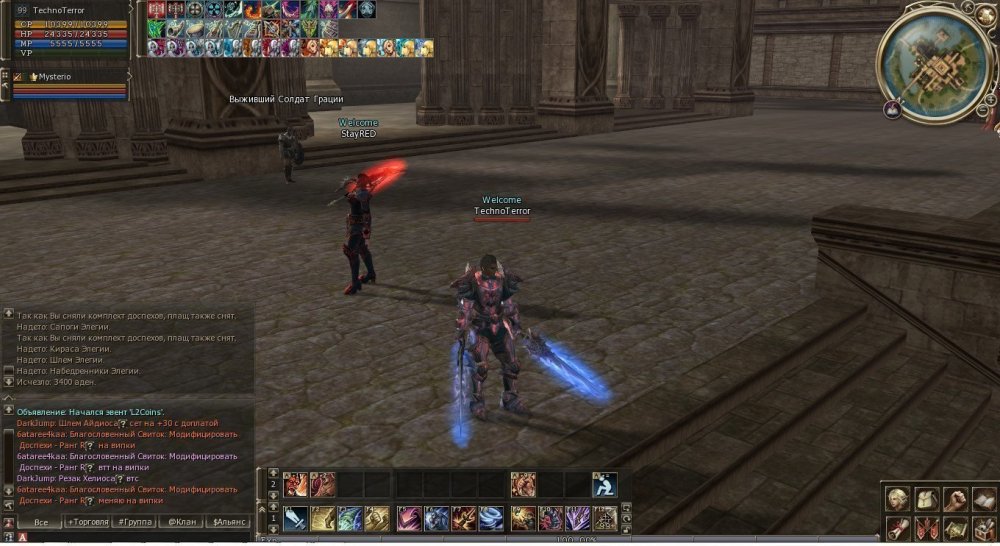Open the character status menu icon
1000x546 pixels.
click(898, 498)
